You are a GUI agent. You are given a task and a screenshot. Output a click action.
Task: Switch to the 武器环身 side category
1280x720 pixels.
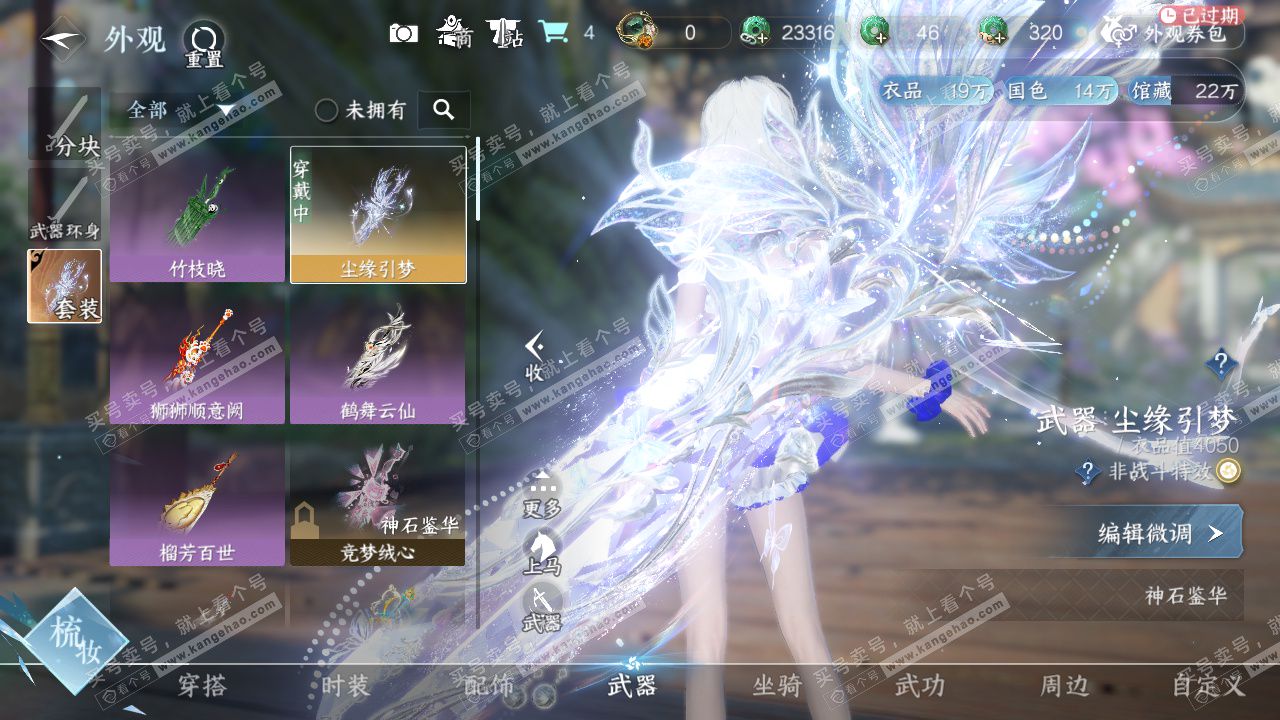coord(64,205)
